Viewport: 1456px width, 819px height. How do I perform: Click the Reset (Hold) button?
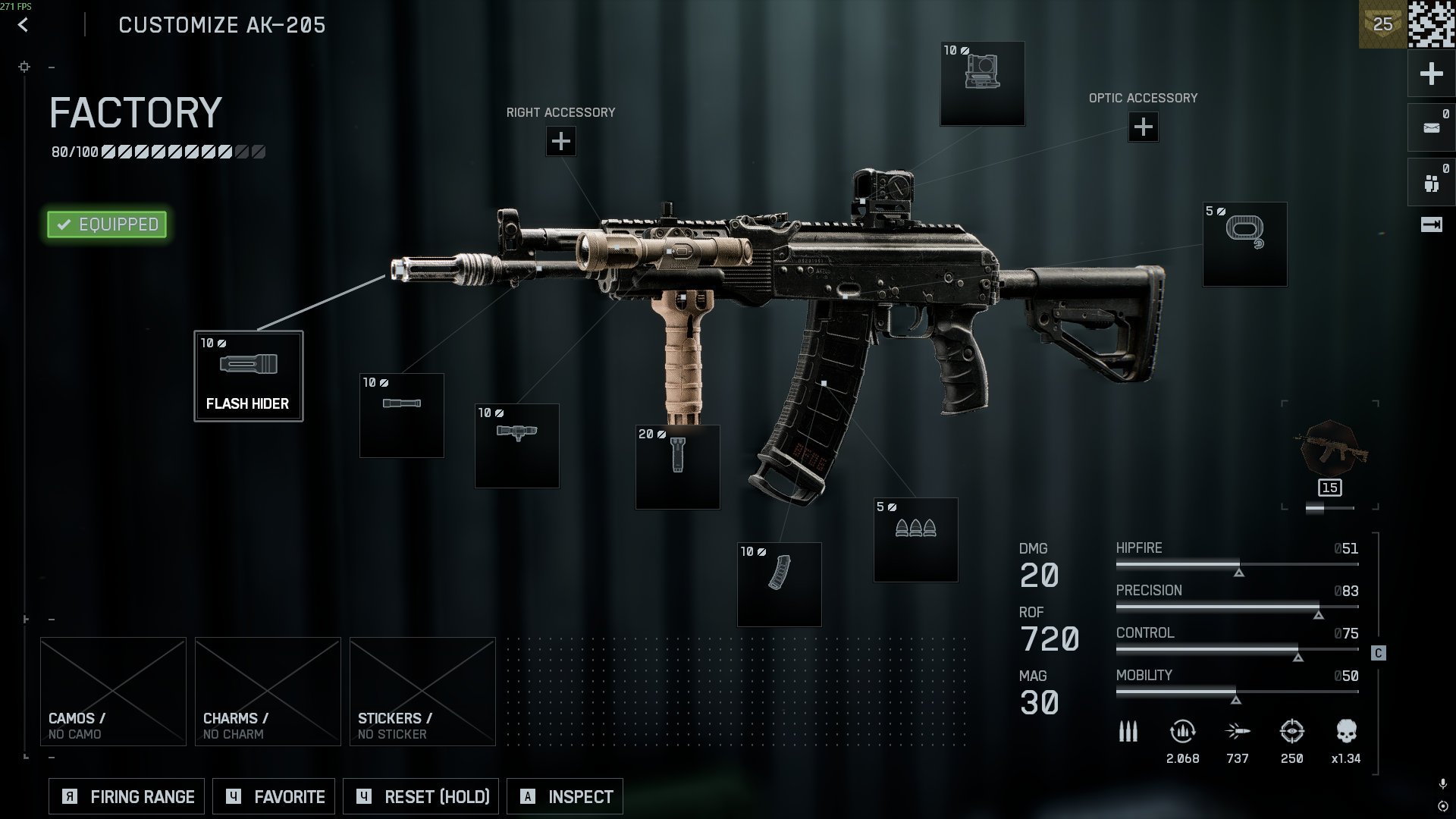421,796
